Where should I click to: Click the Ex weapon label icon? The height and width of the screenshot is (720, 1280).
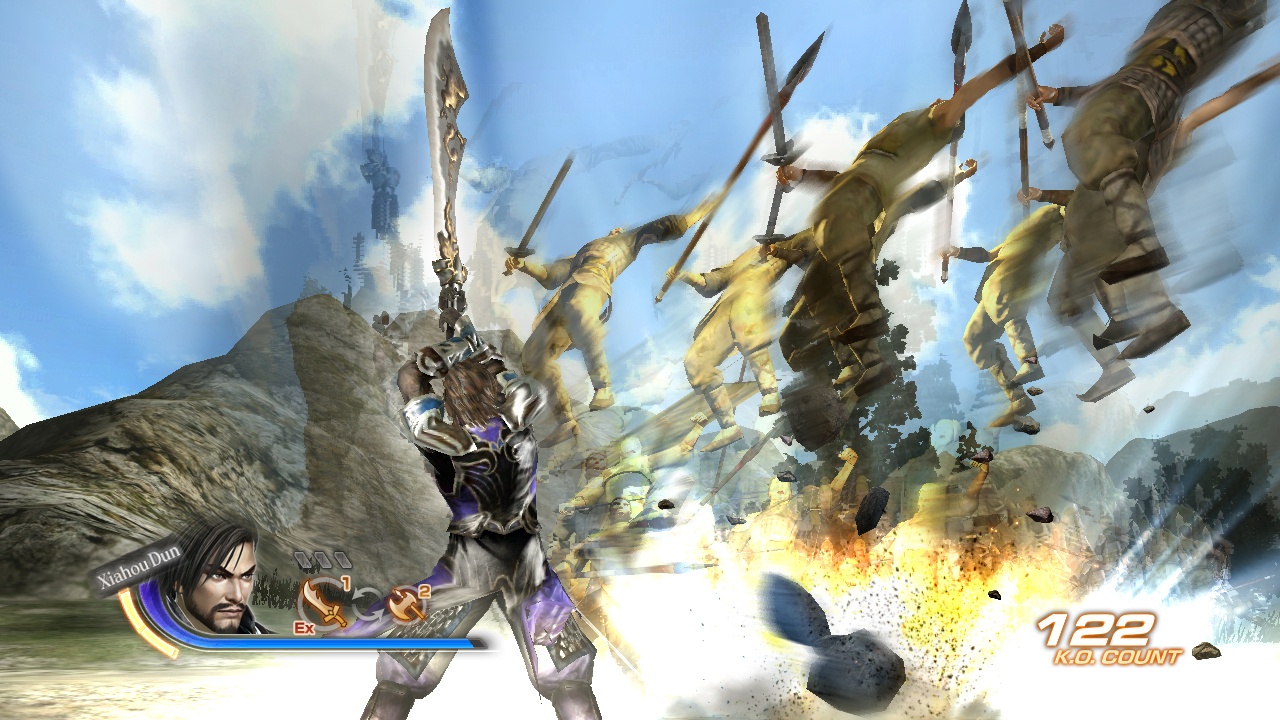303,628
